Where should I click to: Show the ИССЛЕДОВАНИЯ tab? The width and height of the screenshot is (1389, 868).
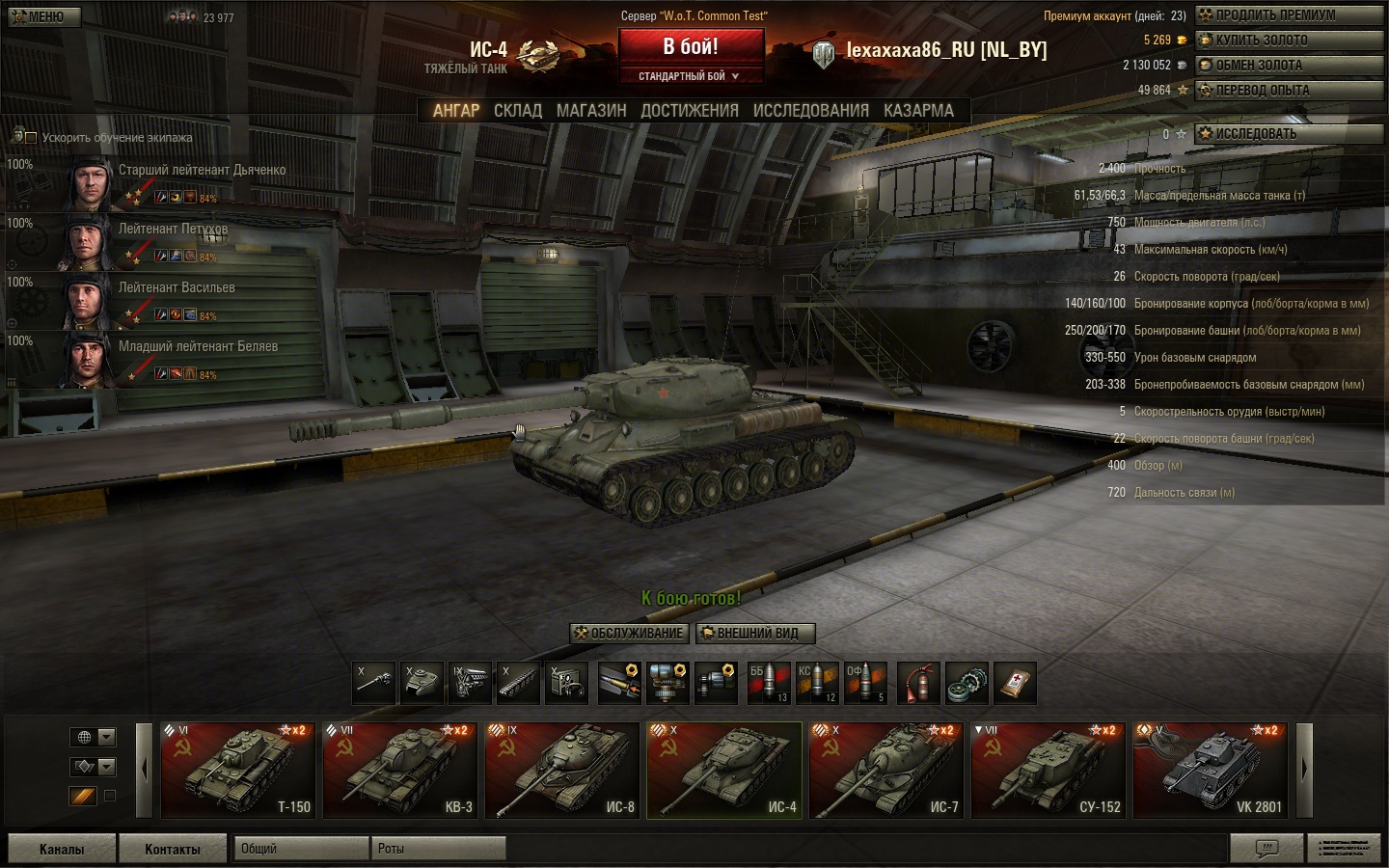point(810,111)
